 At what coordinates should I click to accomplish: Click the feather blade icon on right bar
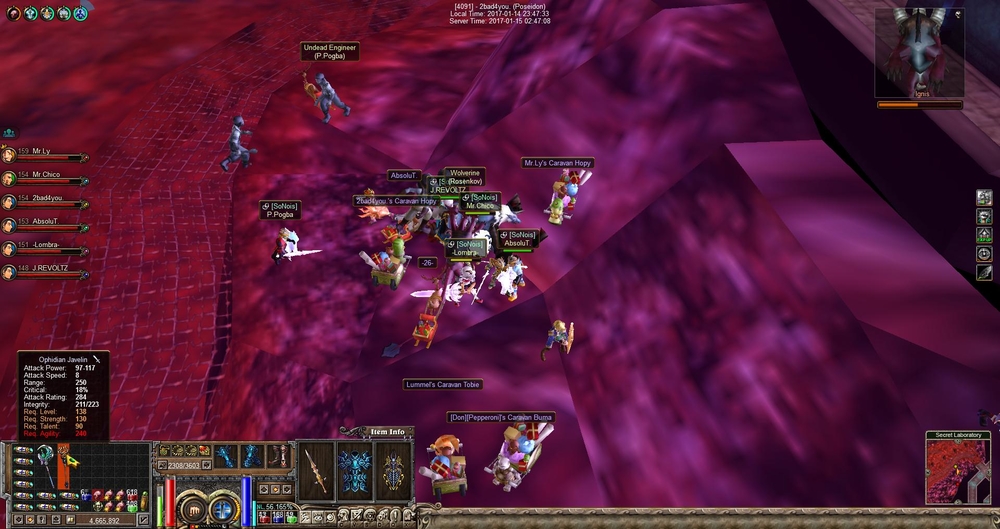984,272
